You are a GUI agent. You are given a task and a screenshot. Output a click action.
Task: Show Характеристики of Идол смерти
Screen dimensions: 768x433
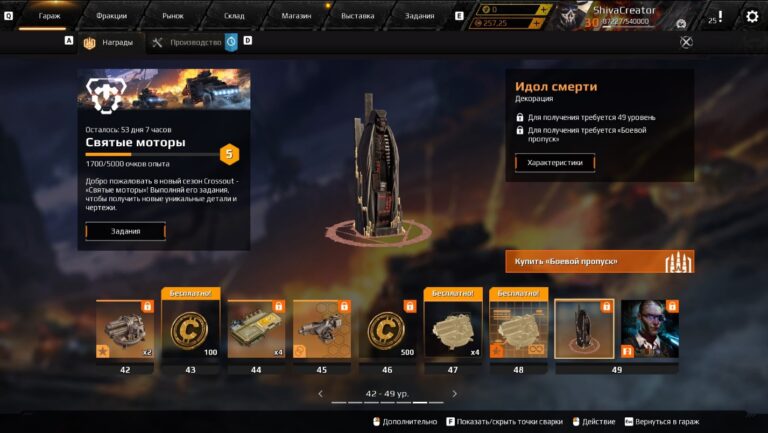pos(554,162)
